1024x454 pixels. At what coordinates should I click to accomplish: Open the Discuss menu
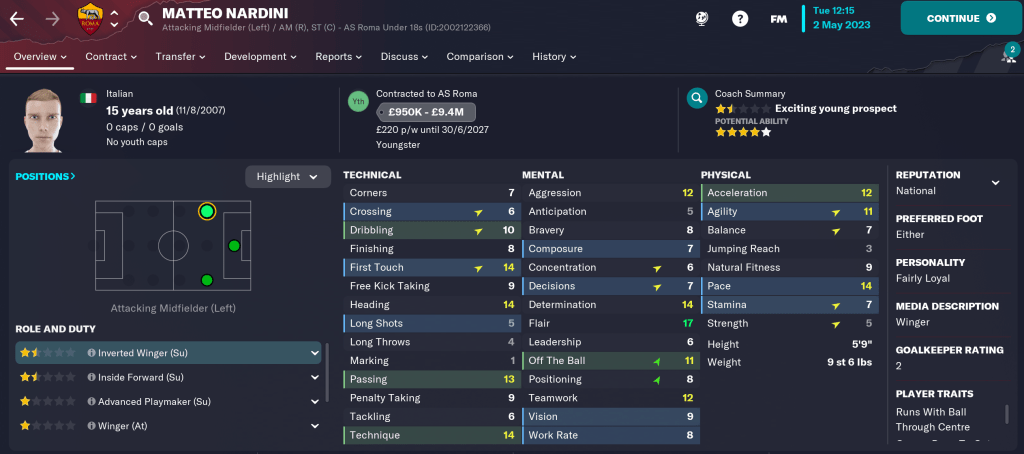[405, 57]
